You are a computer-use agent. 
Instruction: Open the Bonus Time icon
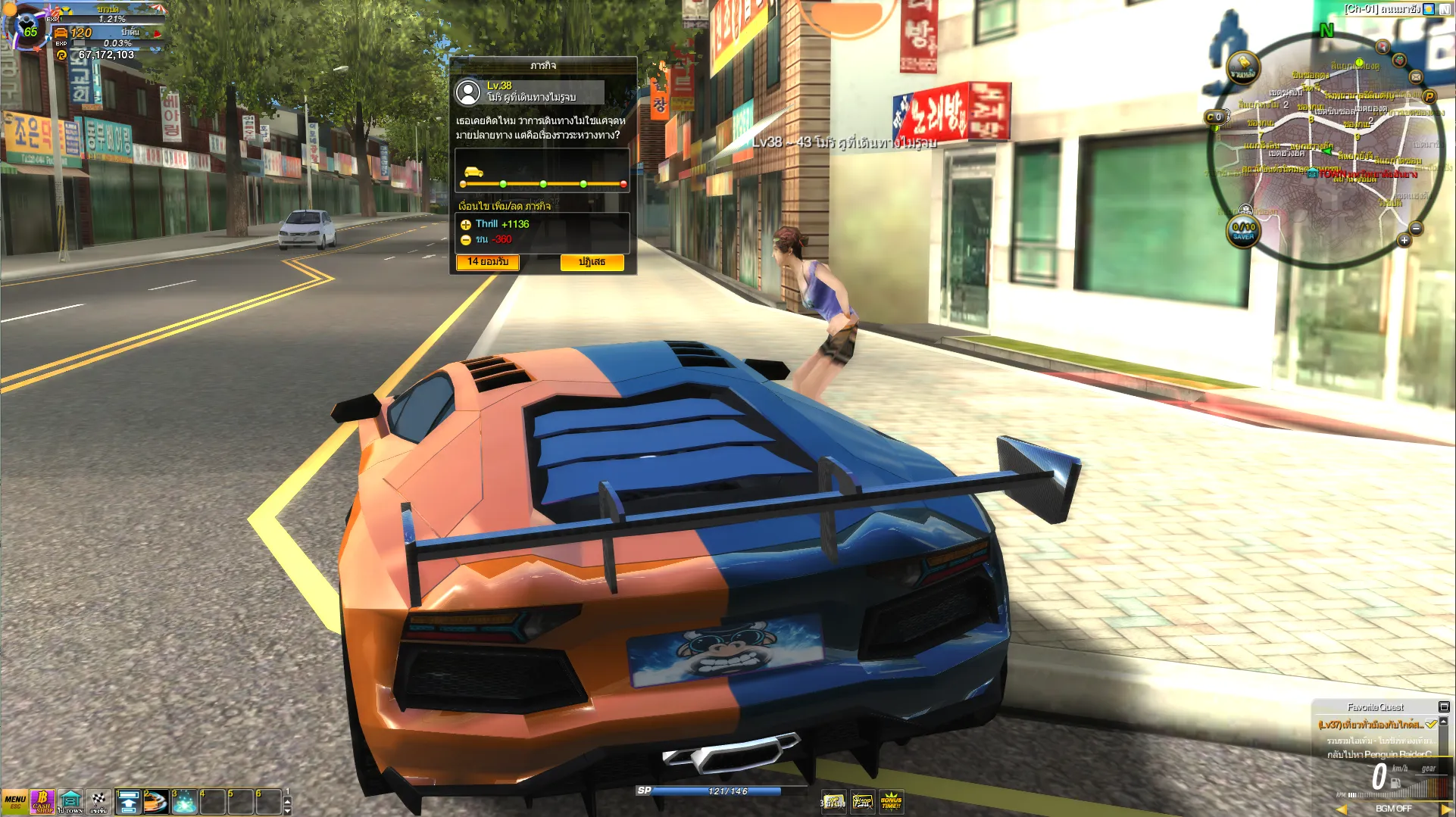pyautogui.click(x=891, y=801)
